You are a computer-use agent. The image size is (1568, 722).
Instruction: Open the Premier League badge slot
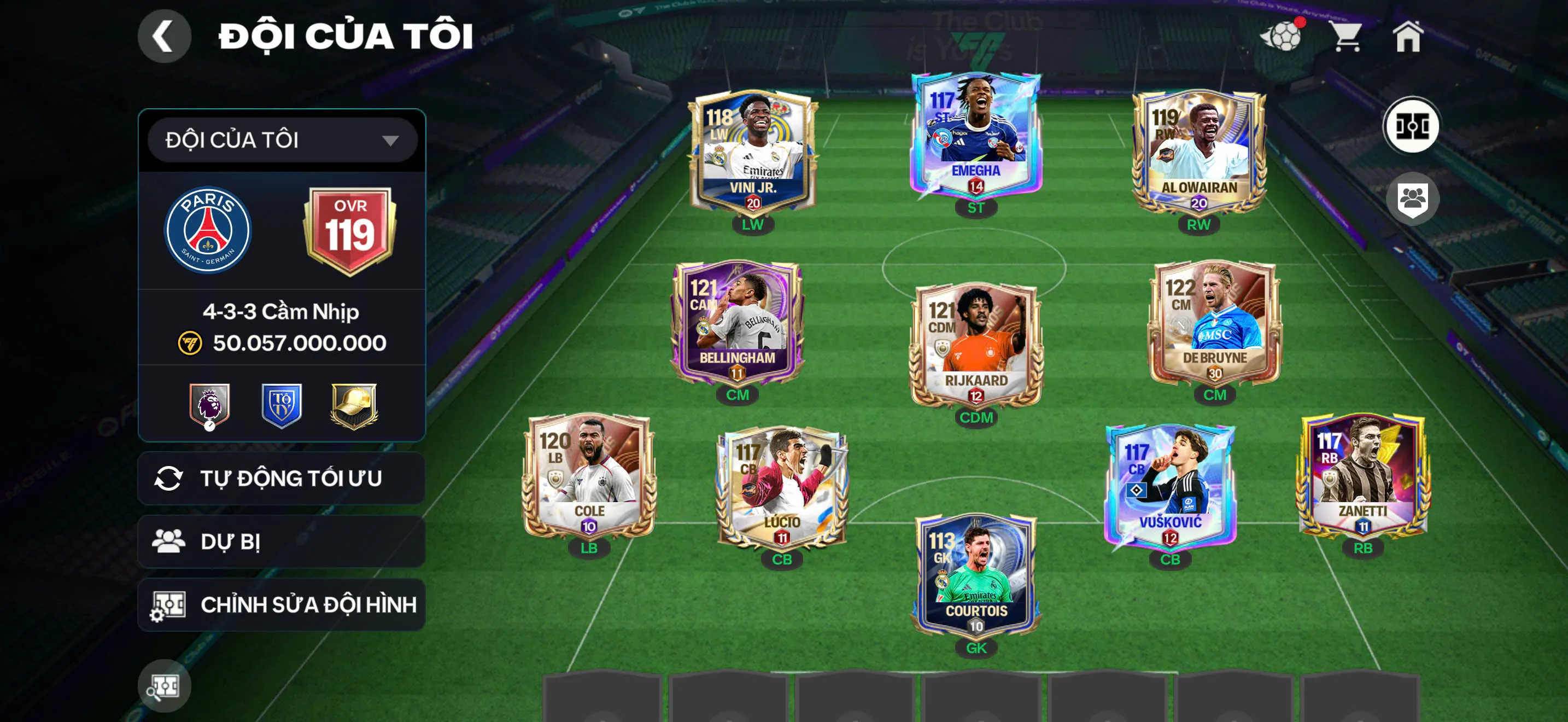coord(209,405)
